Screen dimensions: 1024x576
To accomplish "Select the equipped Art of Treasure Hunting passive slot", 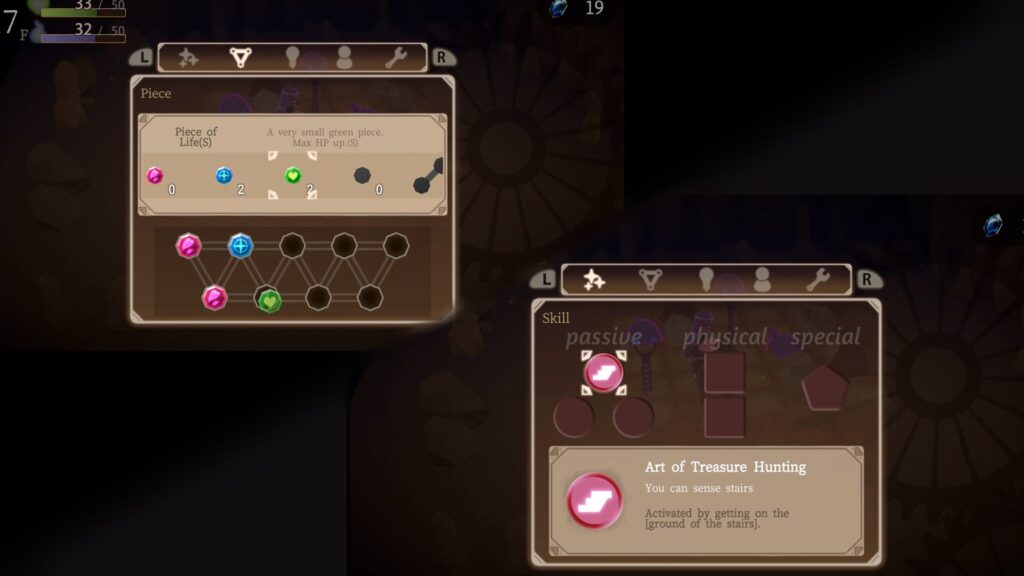I will (603, 372).
